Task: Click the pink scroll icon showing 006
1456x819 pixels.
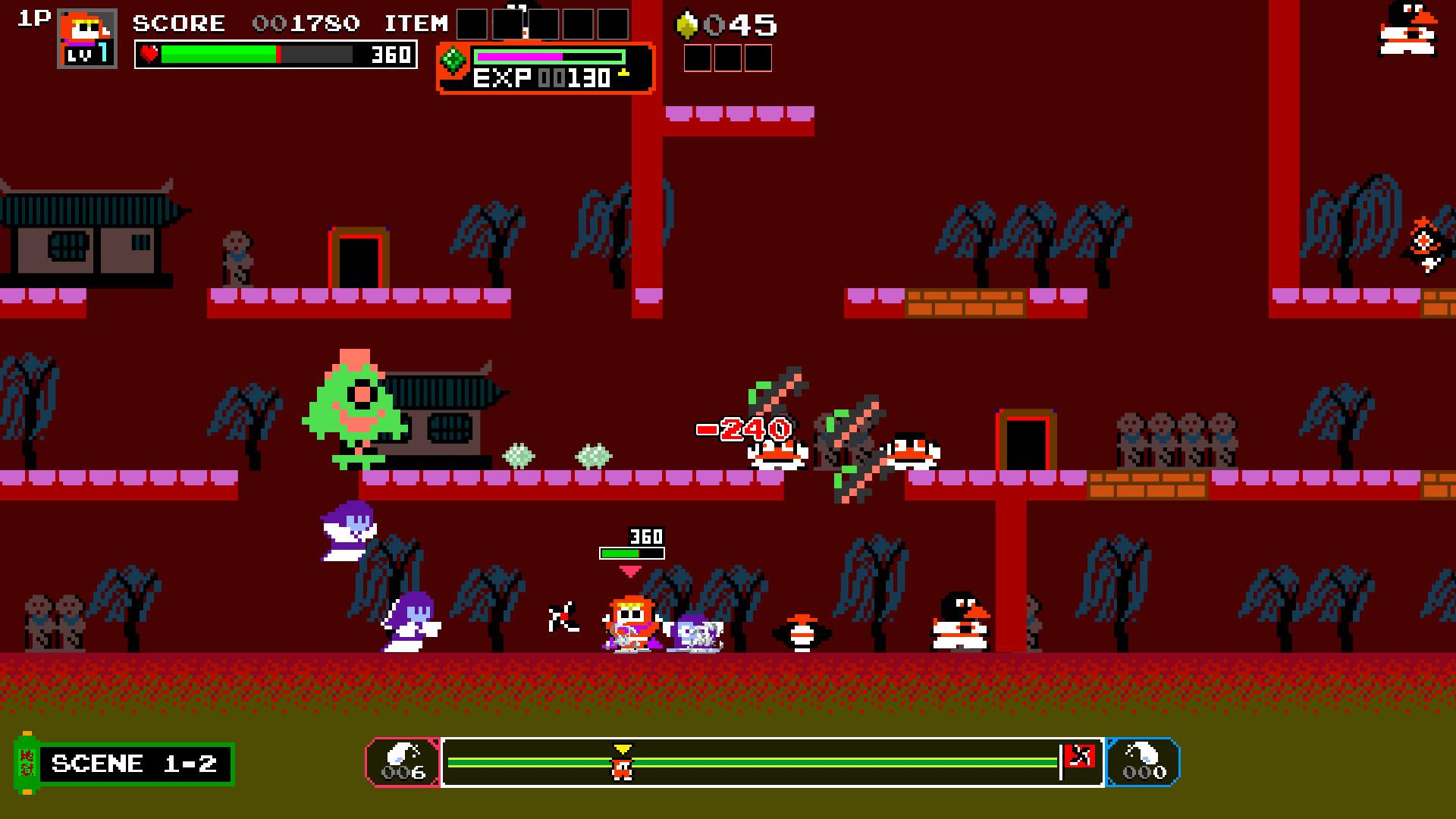Action: pyautogui.click(x=404, y=763)
